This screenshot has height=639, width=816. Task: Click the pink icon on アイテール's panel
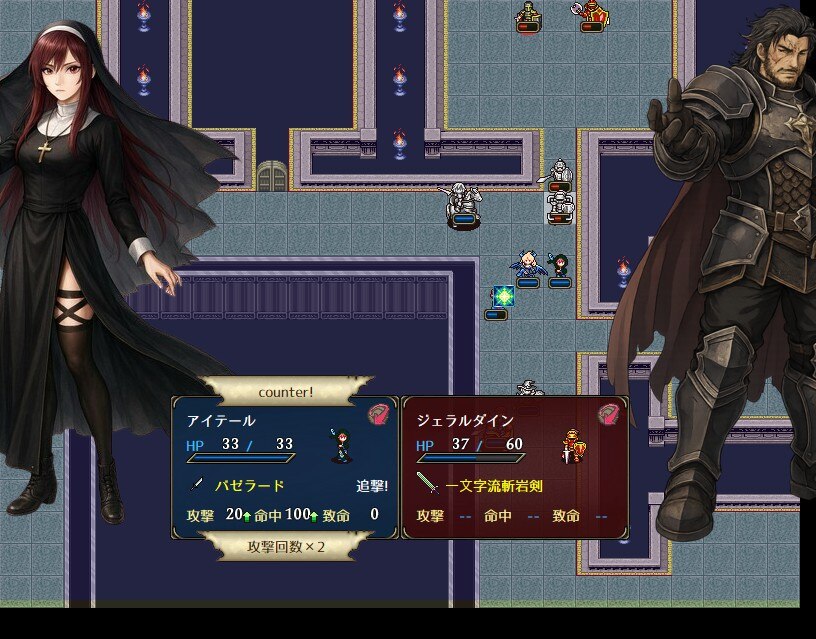(x=379, y=415)
